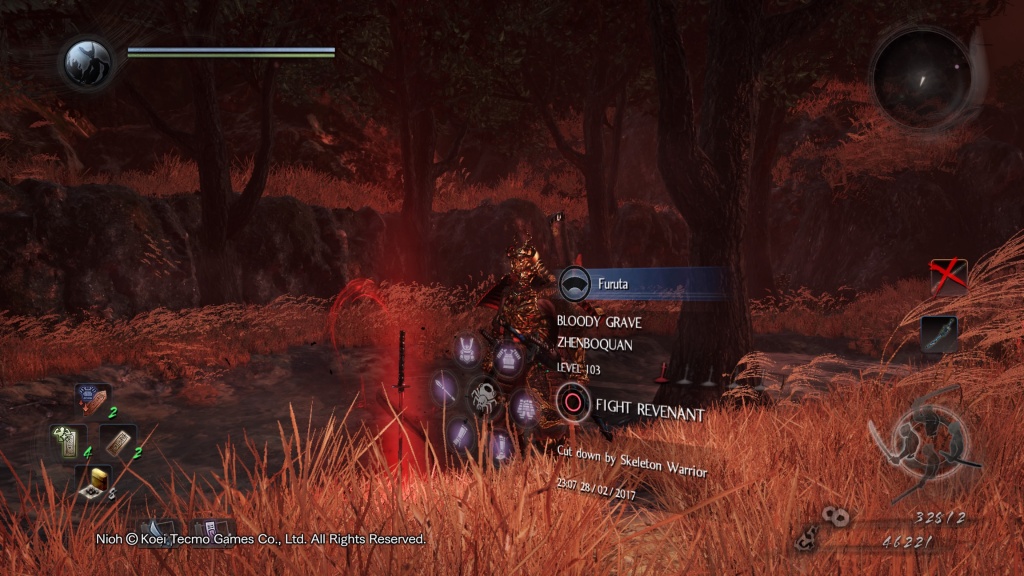Choose the Fight Revenant prompt

coord(632,410)
